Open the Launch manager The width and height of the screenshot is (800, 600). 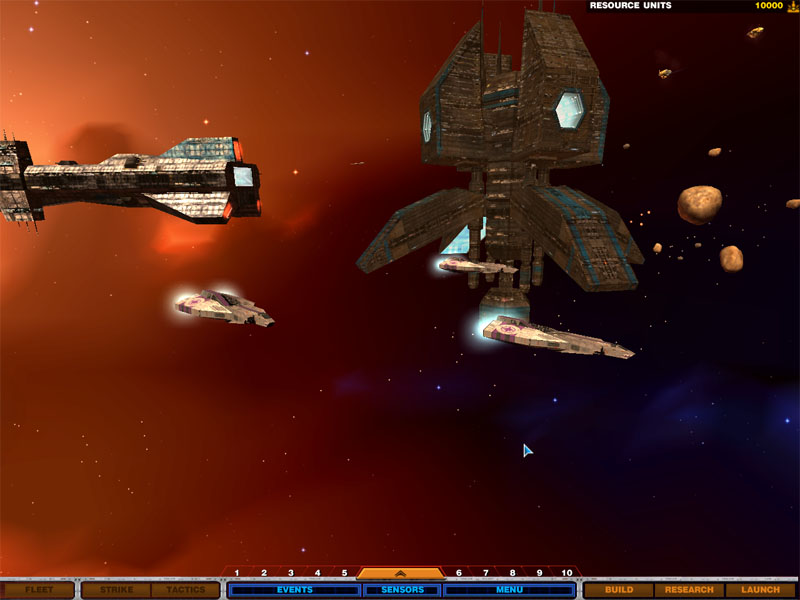click(760, 590)
